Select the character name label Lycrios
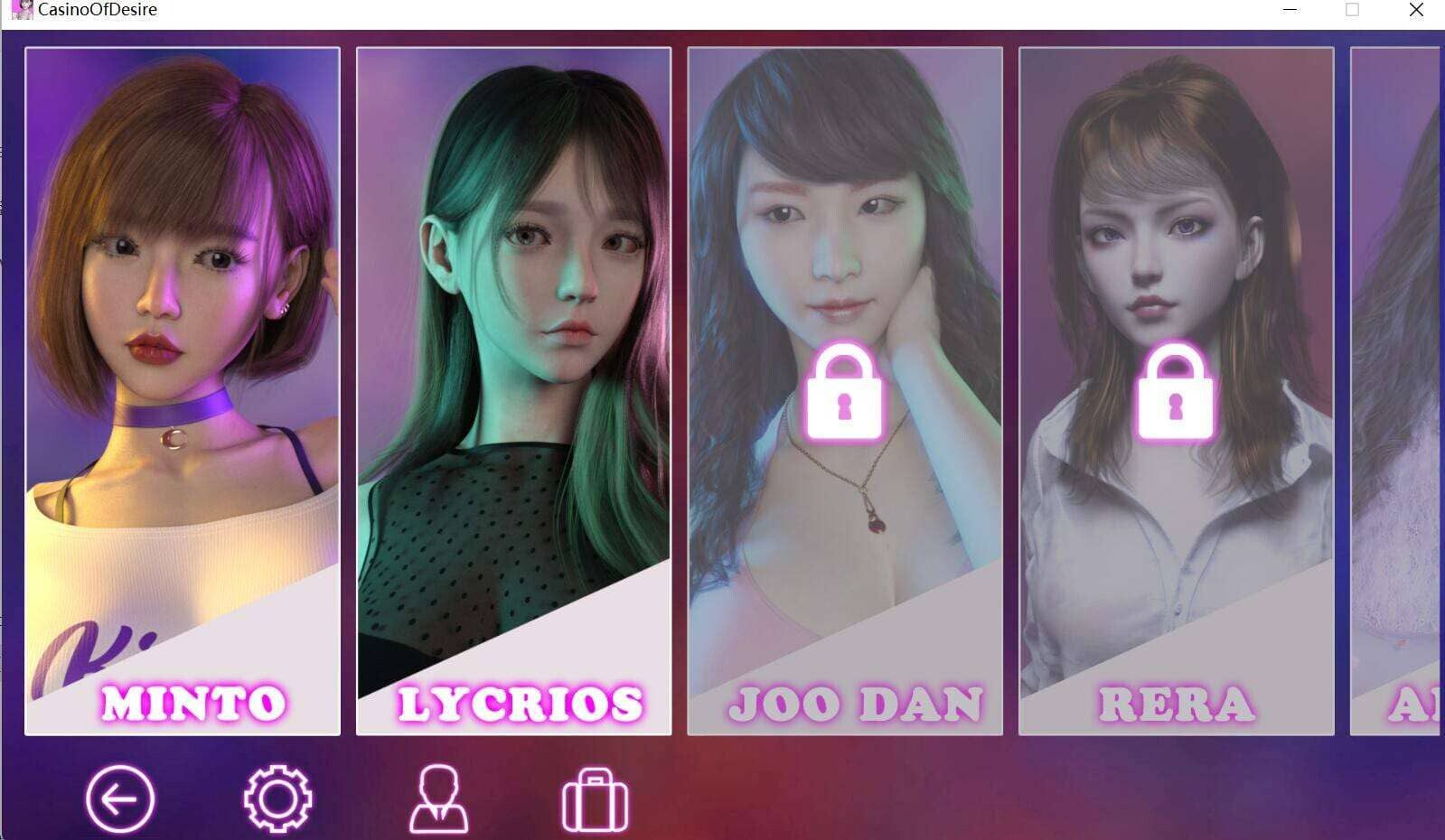 tap(521, 702)
